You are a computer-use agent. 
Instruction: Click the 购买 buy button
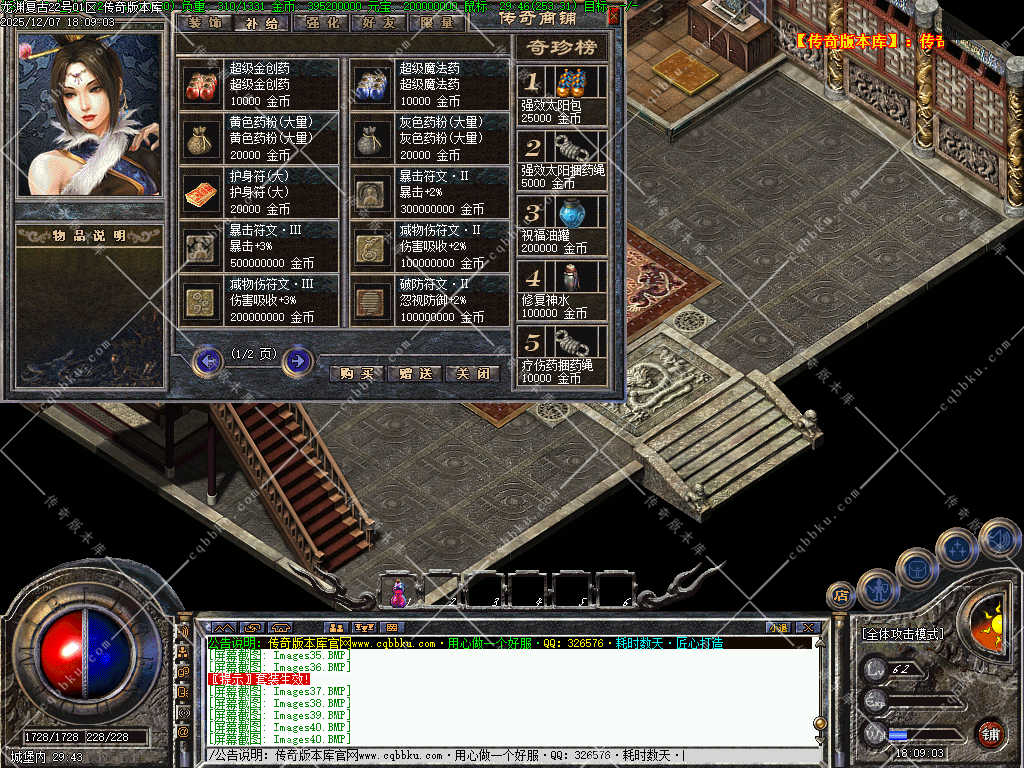click(357, 374)
